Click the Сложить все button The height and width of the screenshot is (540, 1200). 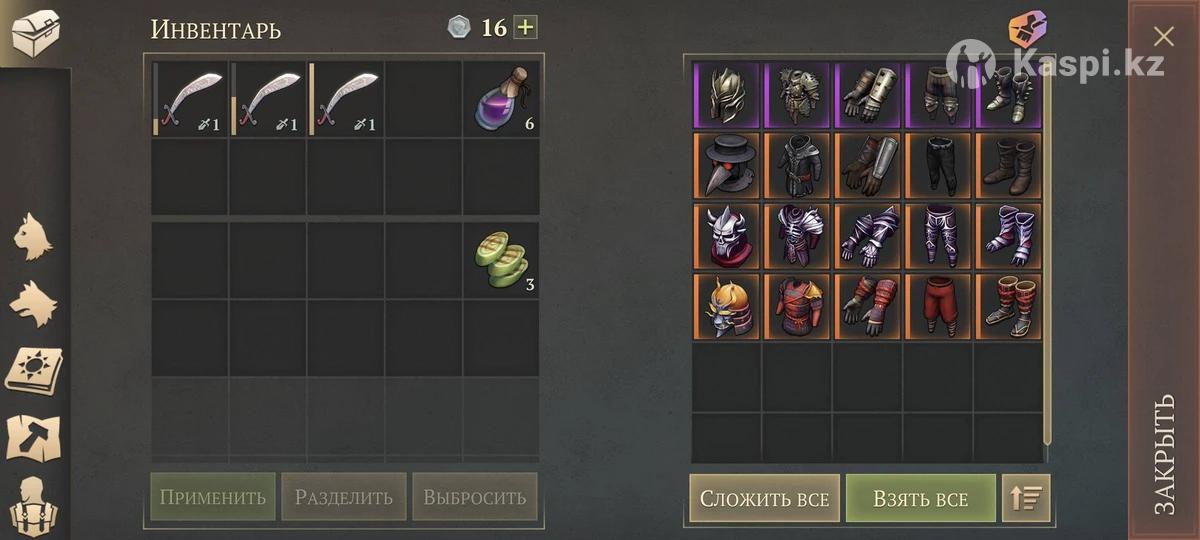click(x=764, y=498)
